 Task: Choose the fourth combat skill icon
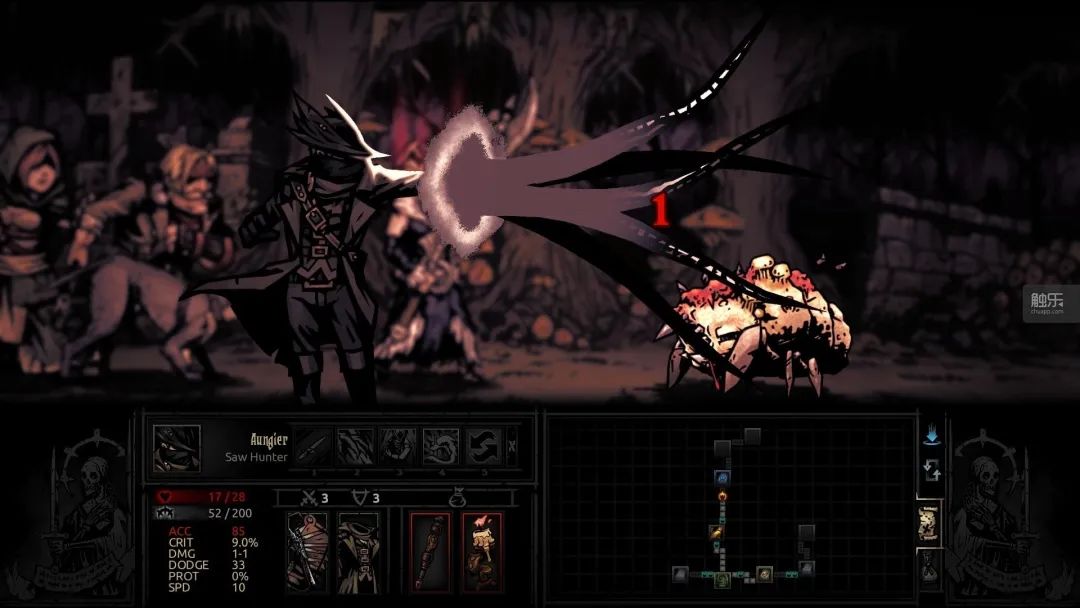441,447
